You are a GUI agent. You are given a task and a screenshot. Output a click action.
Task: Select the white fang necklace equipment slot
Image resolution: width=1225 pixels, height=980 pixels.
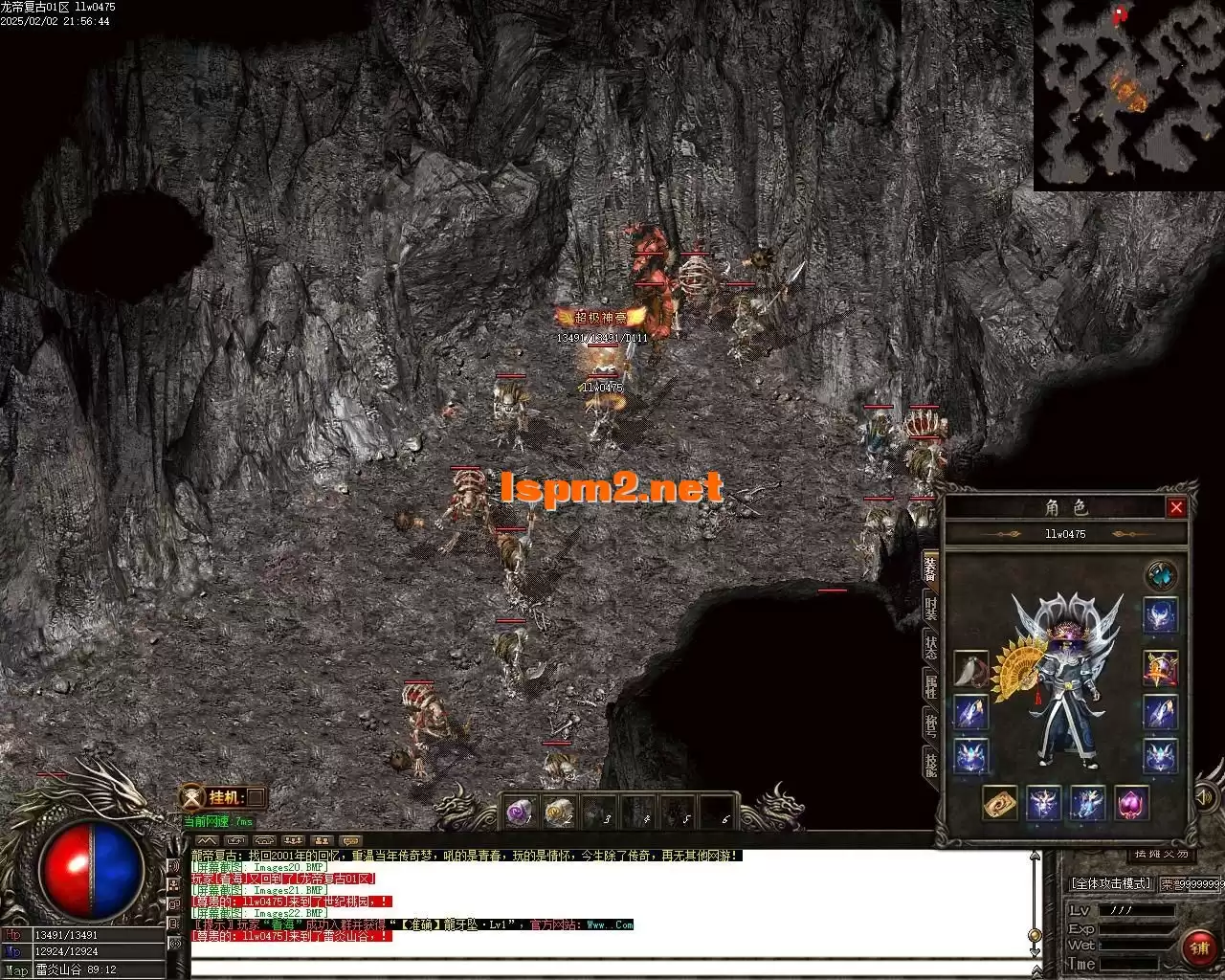970,669
